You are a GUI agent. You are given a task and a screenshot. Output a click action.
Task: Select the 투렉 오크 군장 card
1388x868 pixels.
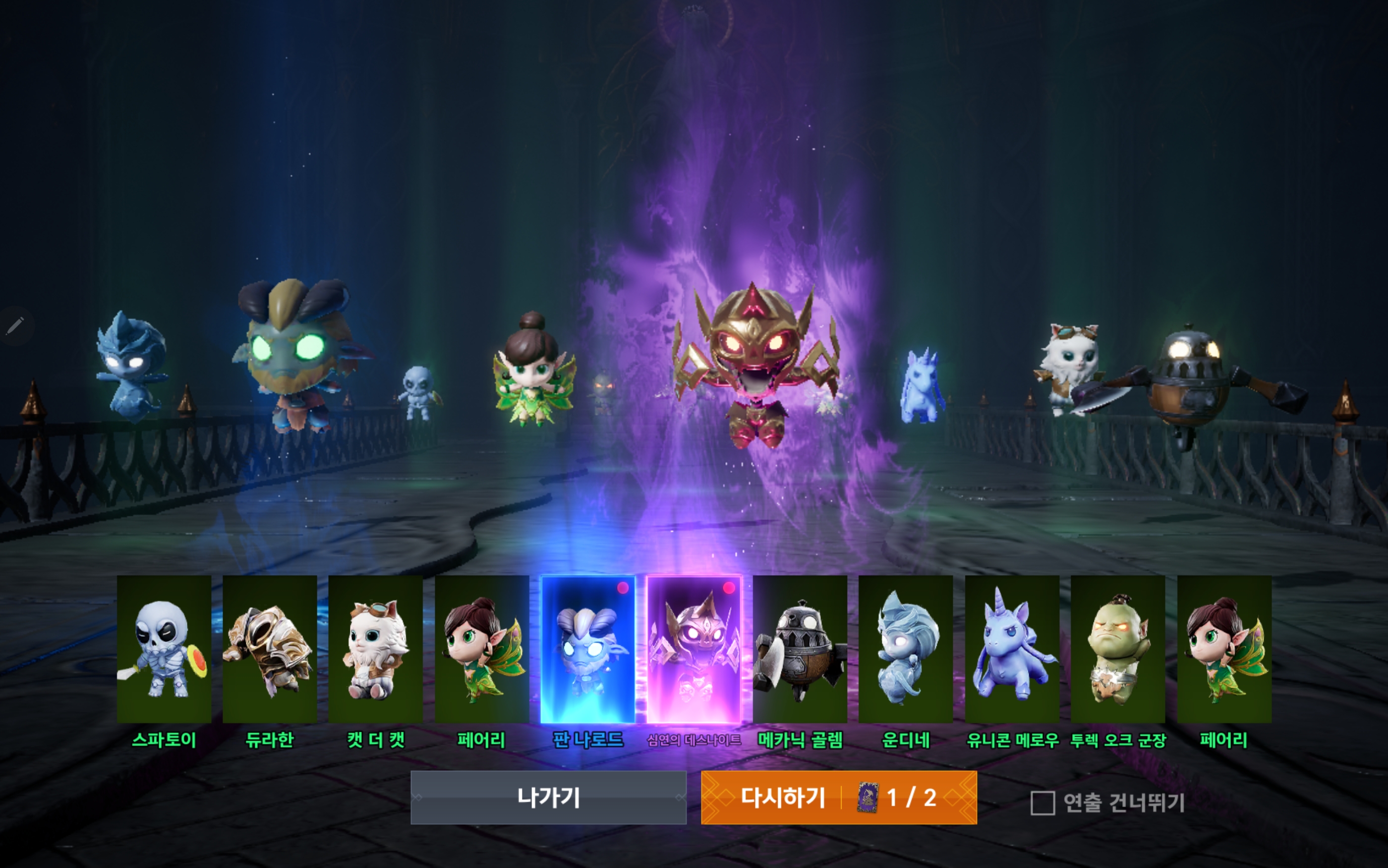(x=1120, y=649)
